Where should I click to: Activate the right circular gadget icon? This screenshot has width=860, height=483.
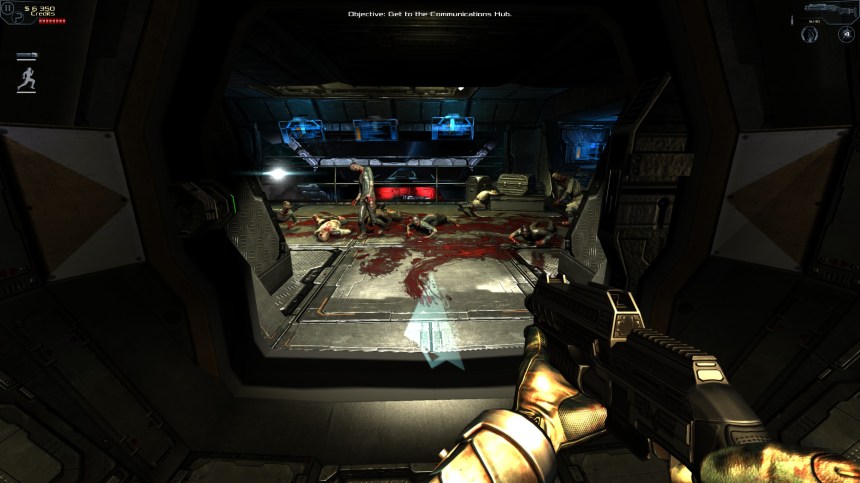(846, 35)
